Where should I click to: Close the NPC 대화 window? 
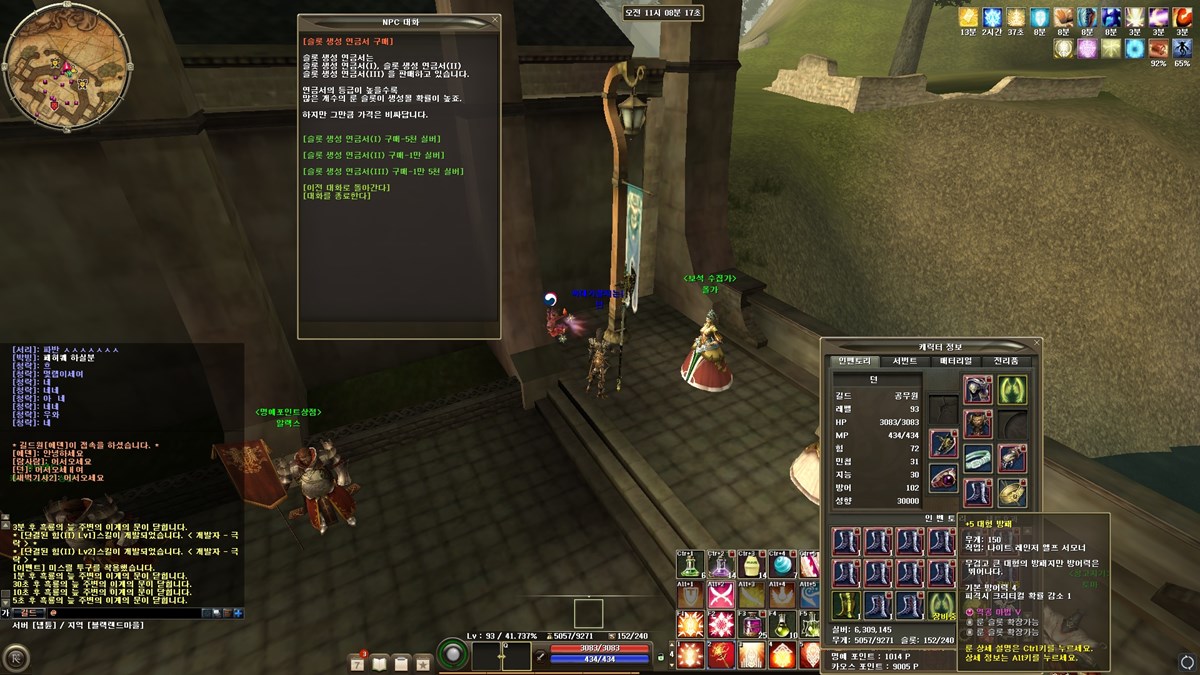[494, 20]
